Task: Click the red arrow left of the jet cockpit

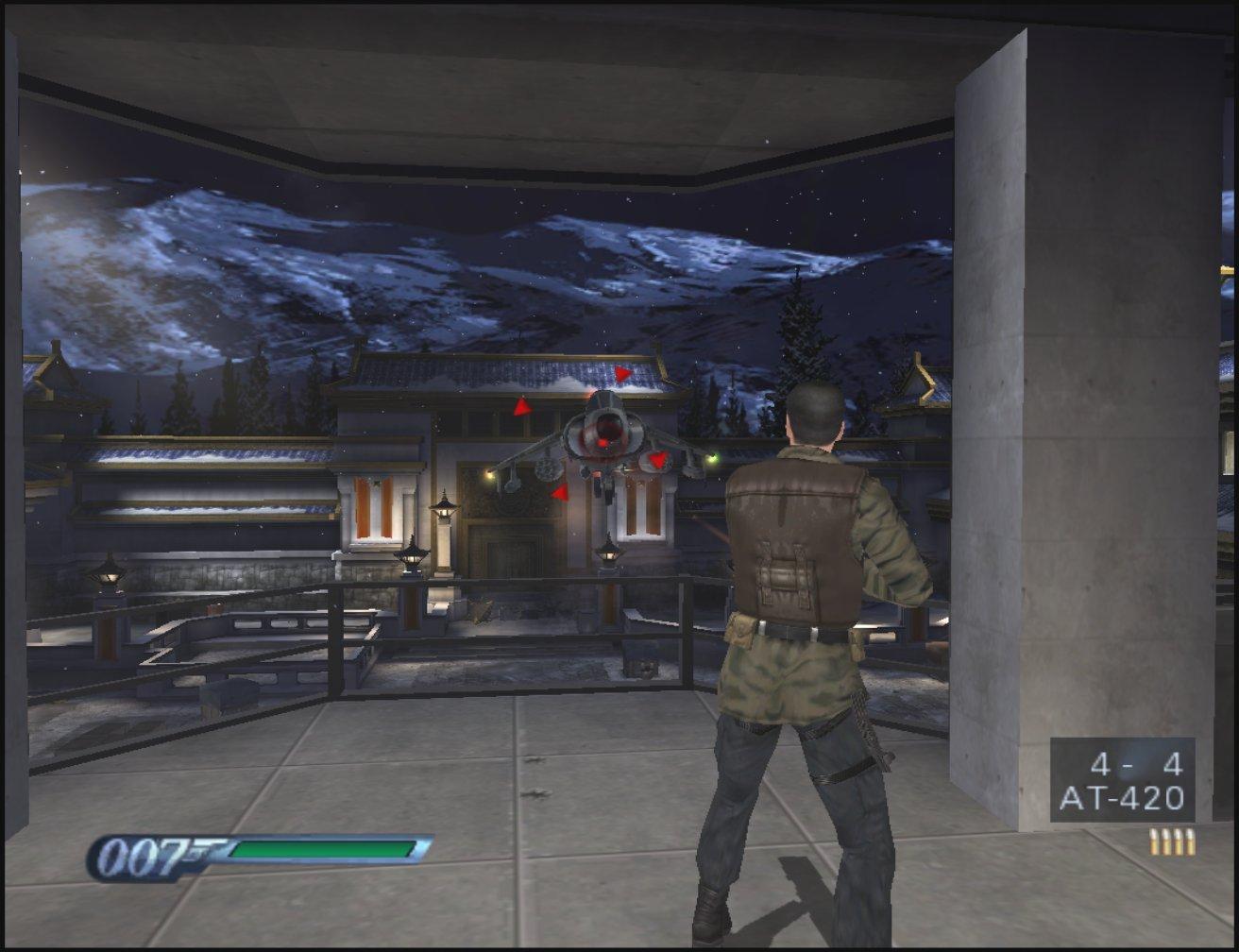Action: pos(521,408)
